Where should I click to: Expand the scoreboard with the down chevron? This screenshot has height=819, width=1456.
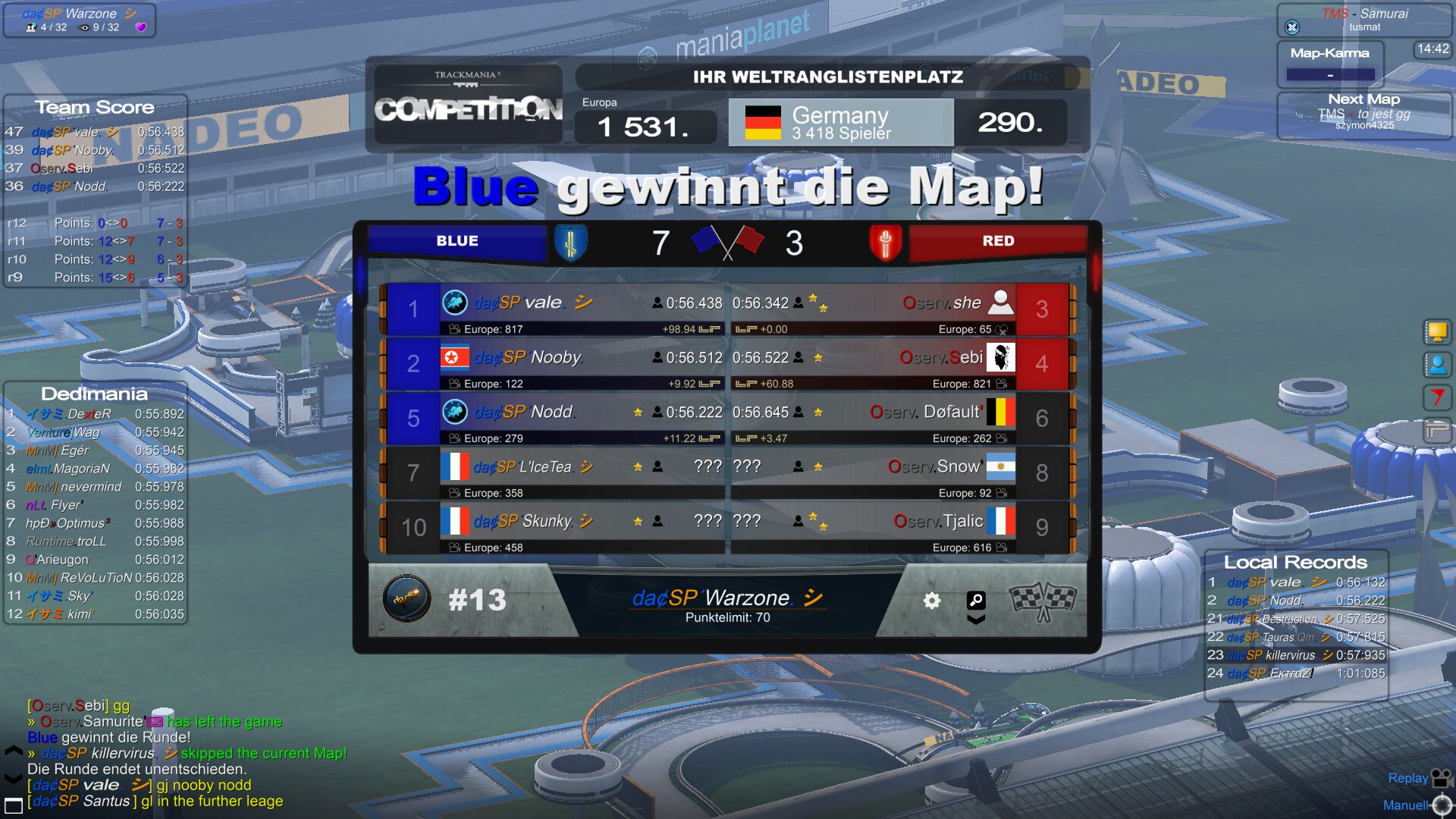976,620
